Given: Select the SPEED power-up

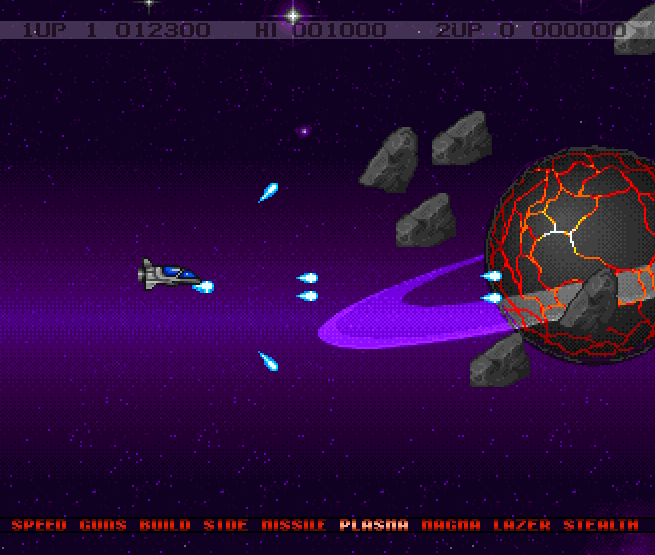Looking at the screenshot, I should coord(40,525).
